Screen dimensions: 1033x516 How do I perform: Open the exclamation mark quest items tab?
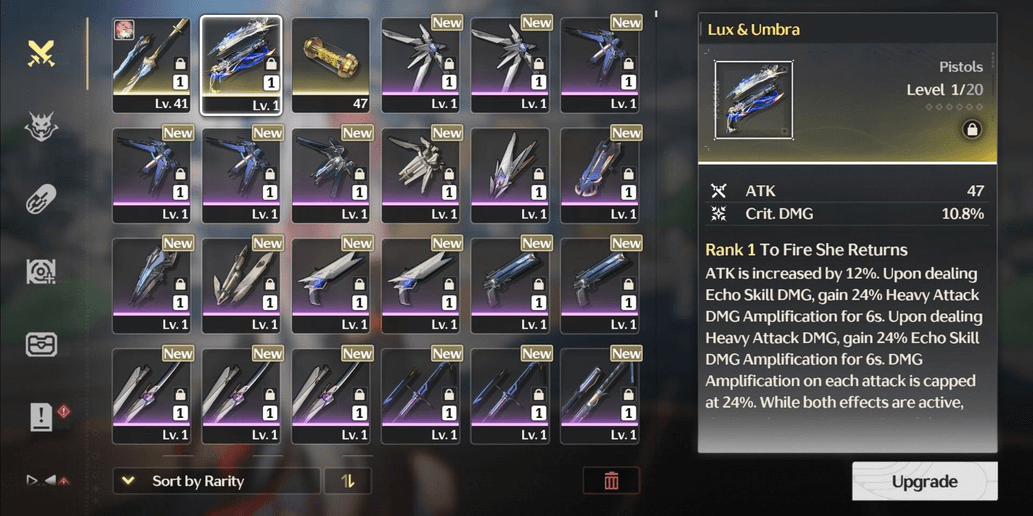(41, 417)
